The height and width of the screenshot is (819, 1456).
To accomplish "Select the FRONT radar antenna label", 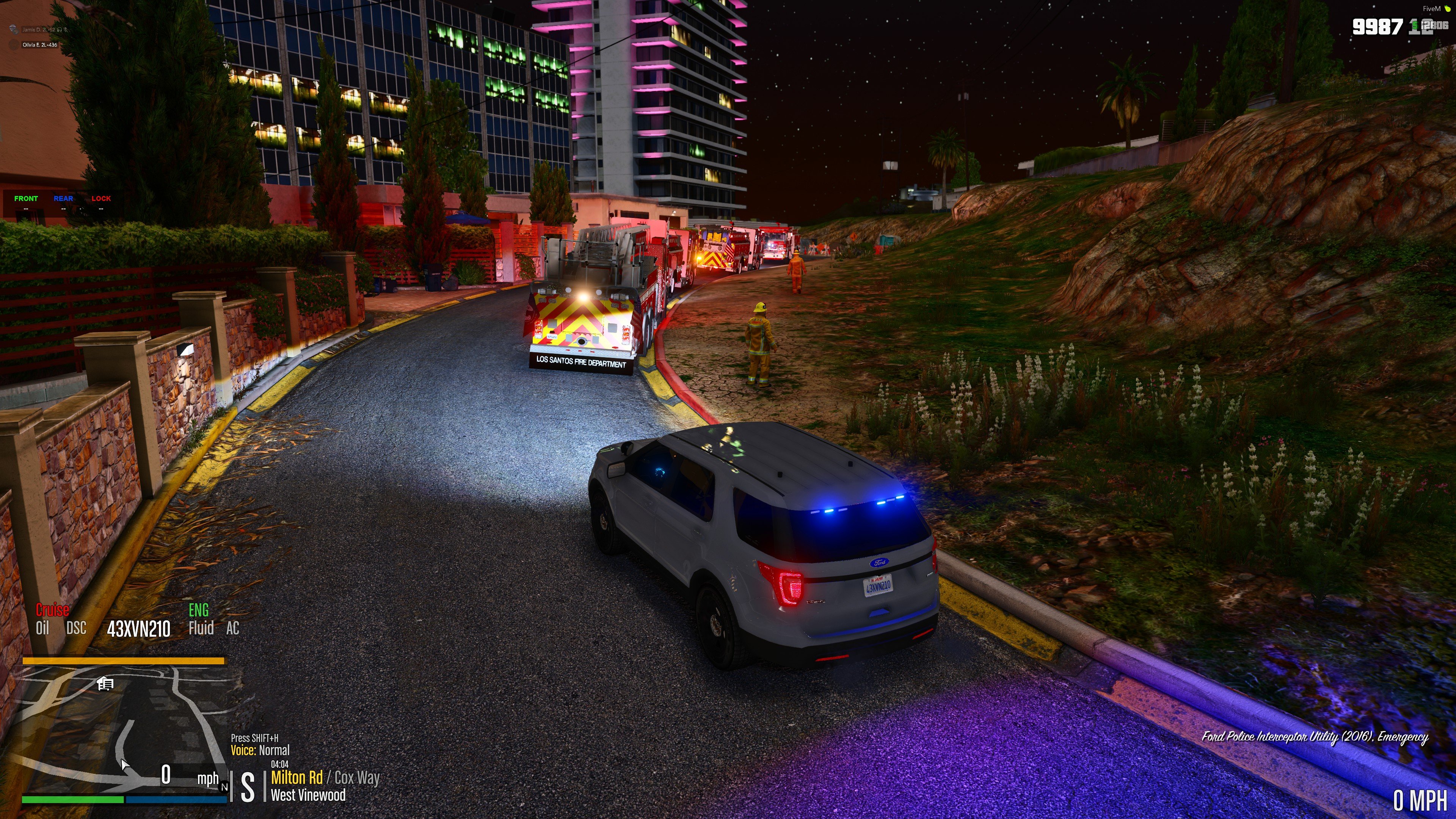I will [26, 198].
